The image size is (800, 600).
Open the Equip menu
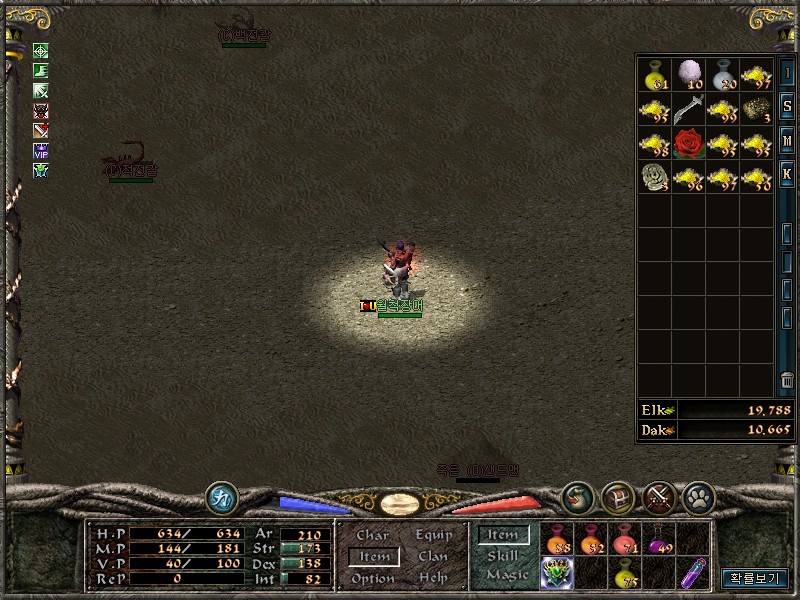pyautogui.click(x=434, y=536)
